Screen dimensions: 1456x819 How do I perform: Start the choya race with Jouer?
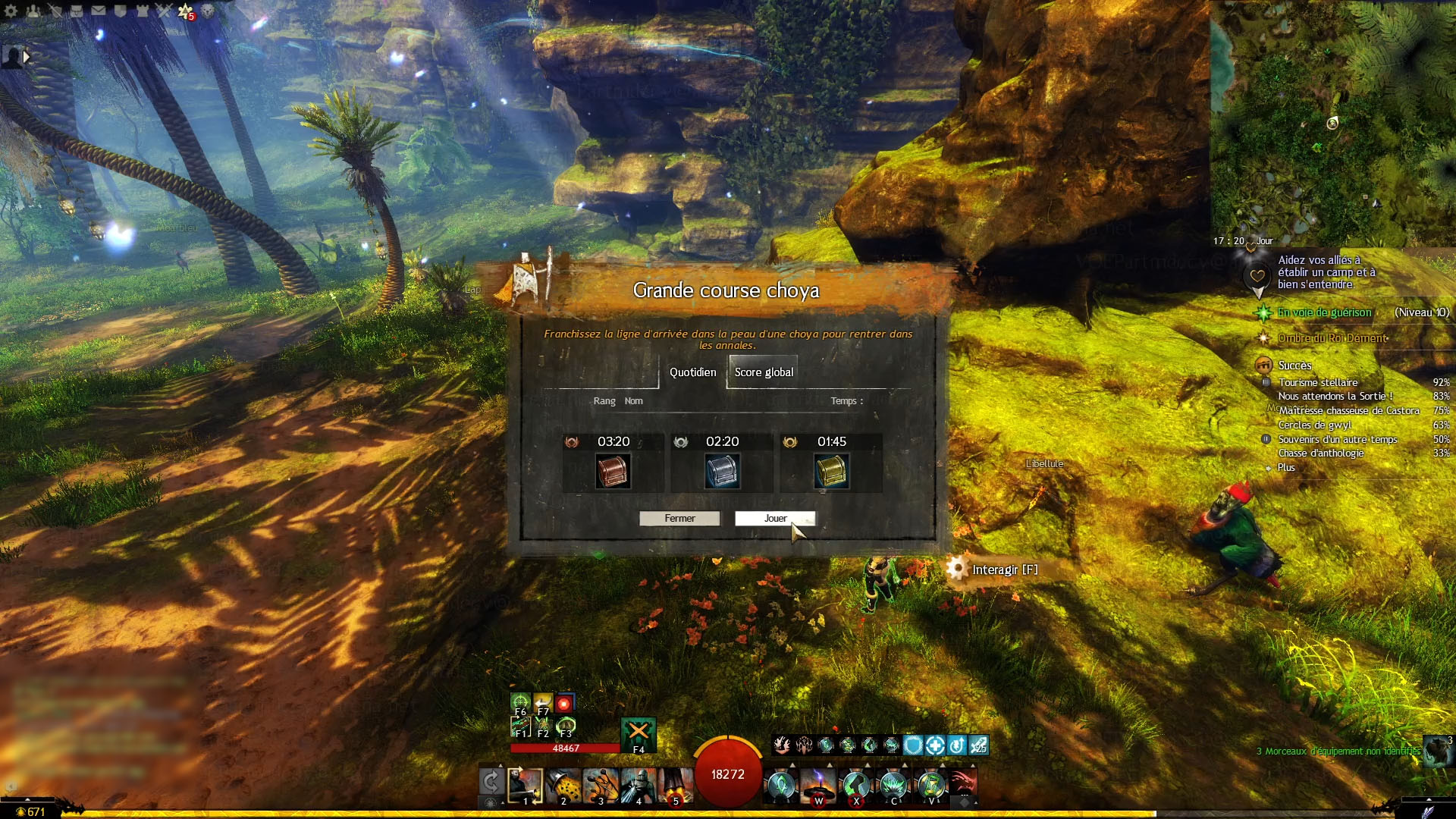(x=774, y=519)
